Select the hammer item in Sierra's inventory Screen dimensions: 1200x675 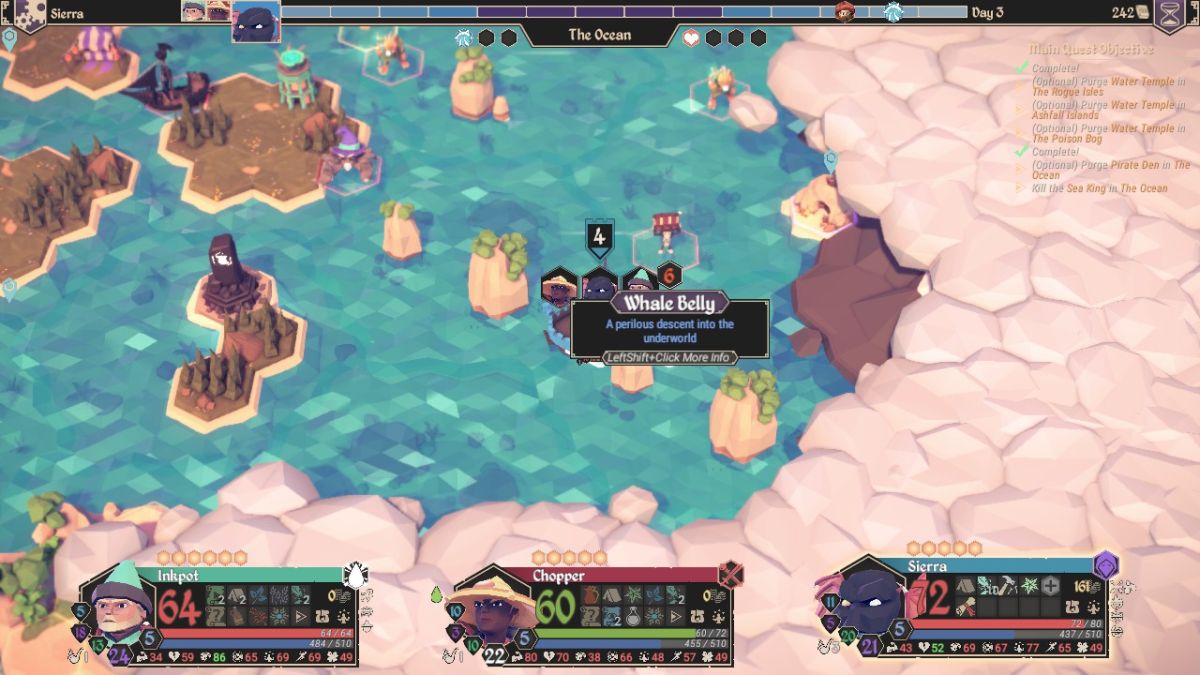[1008, 586]
